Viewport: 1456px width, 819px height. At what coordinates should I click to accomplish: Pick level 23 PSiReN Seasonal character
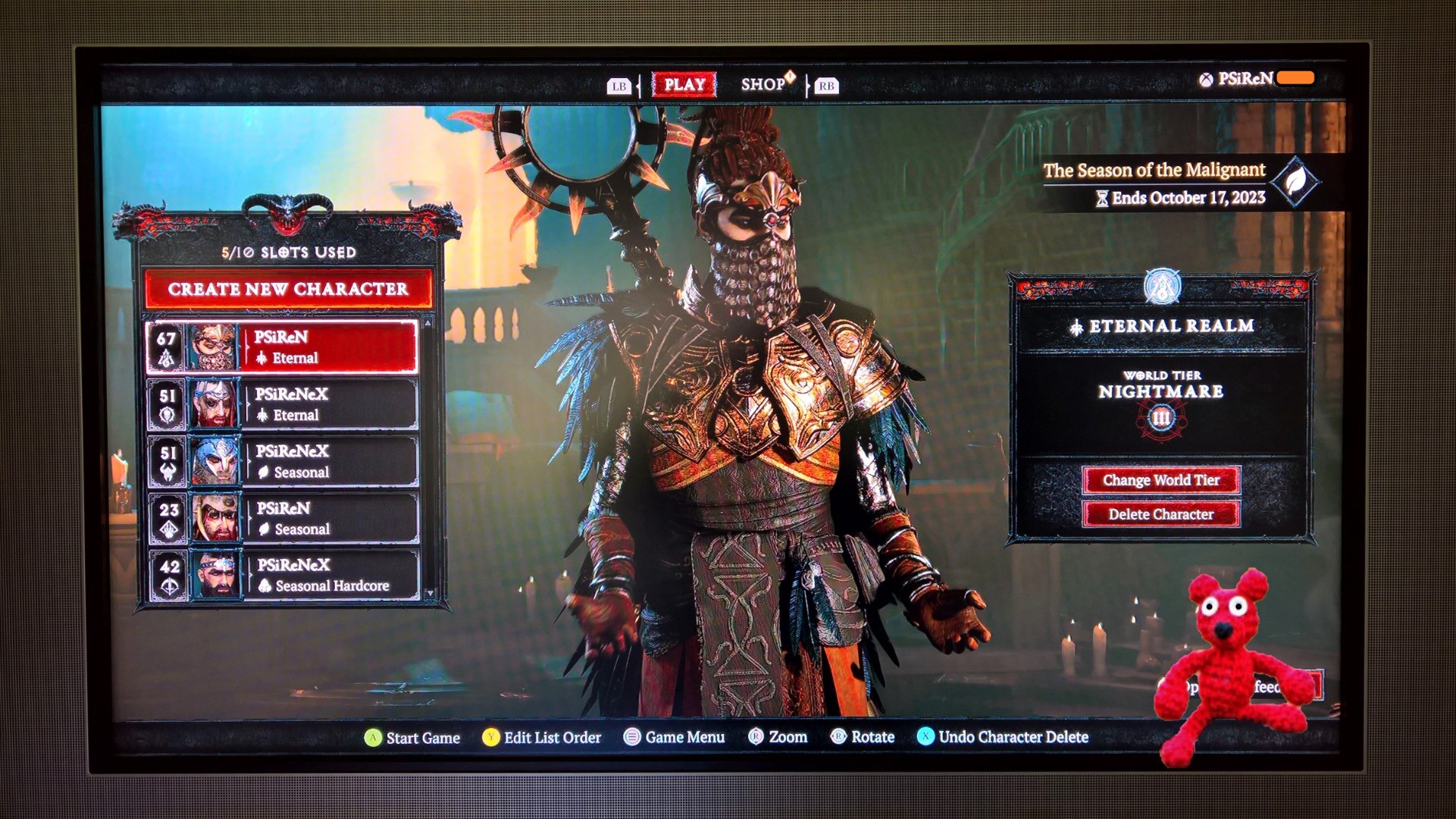tap(282, 519)
